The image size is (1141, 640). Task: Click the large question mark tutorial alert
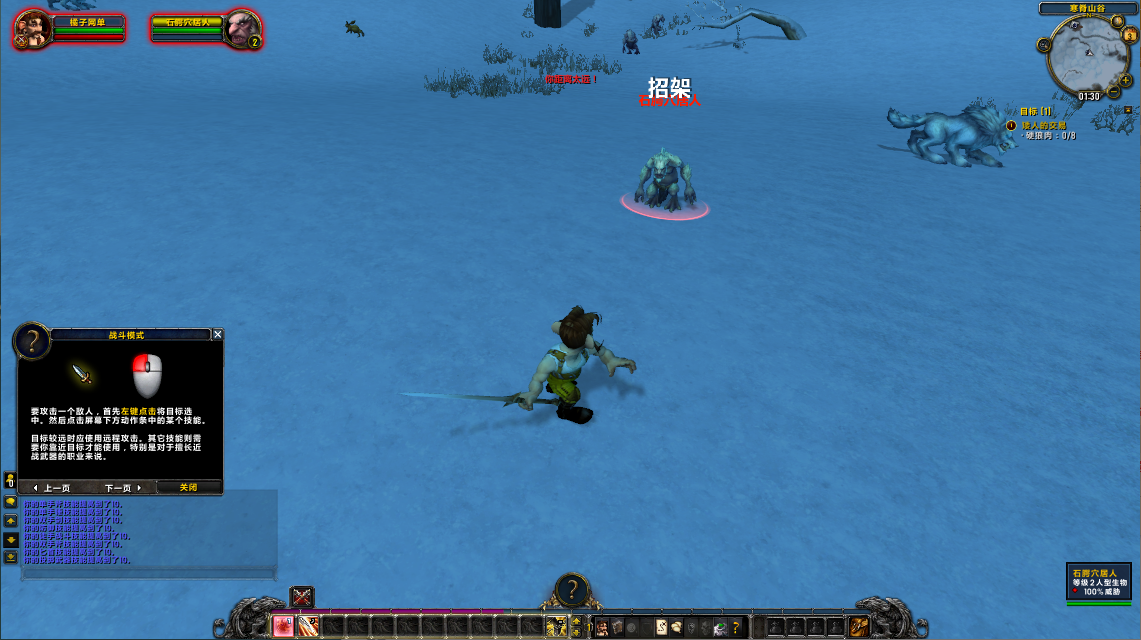click(x=571, y=588)
